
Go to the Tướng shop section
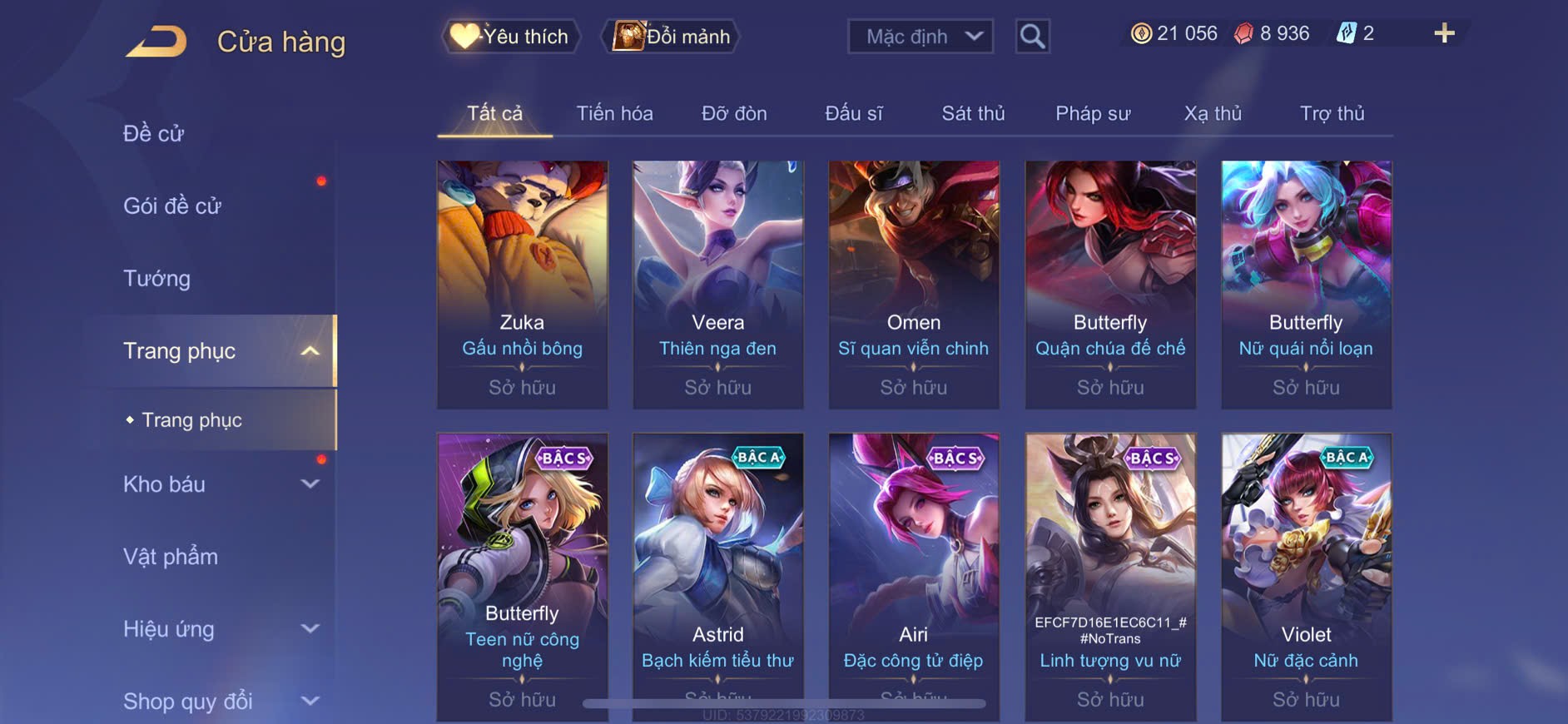tap(157, 278)
